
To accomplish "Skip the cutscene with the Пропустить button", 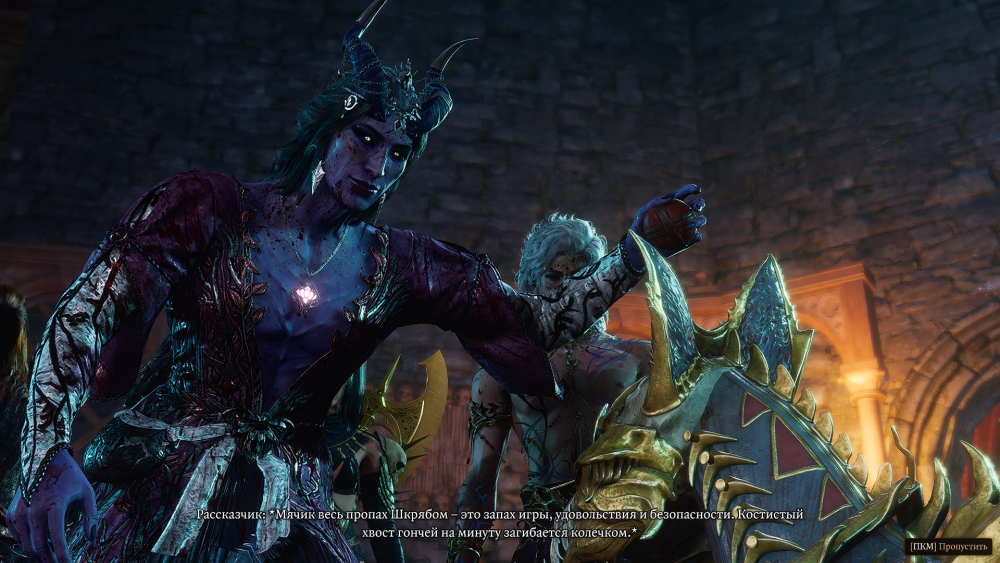I will click(x=949, y=547).
